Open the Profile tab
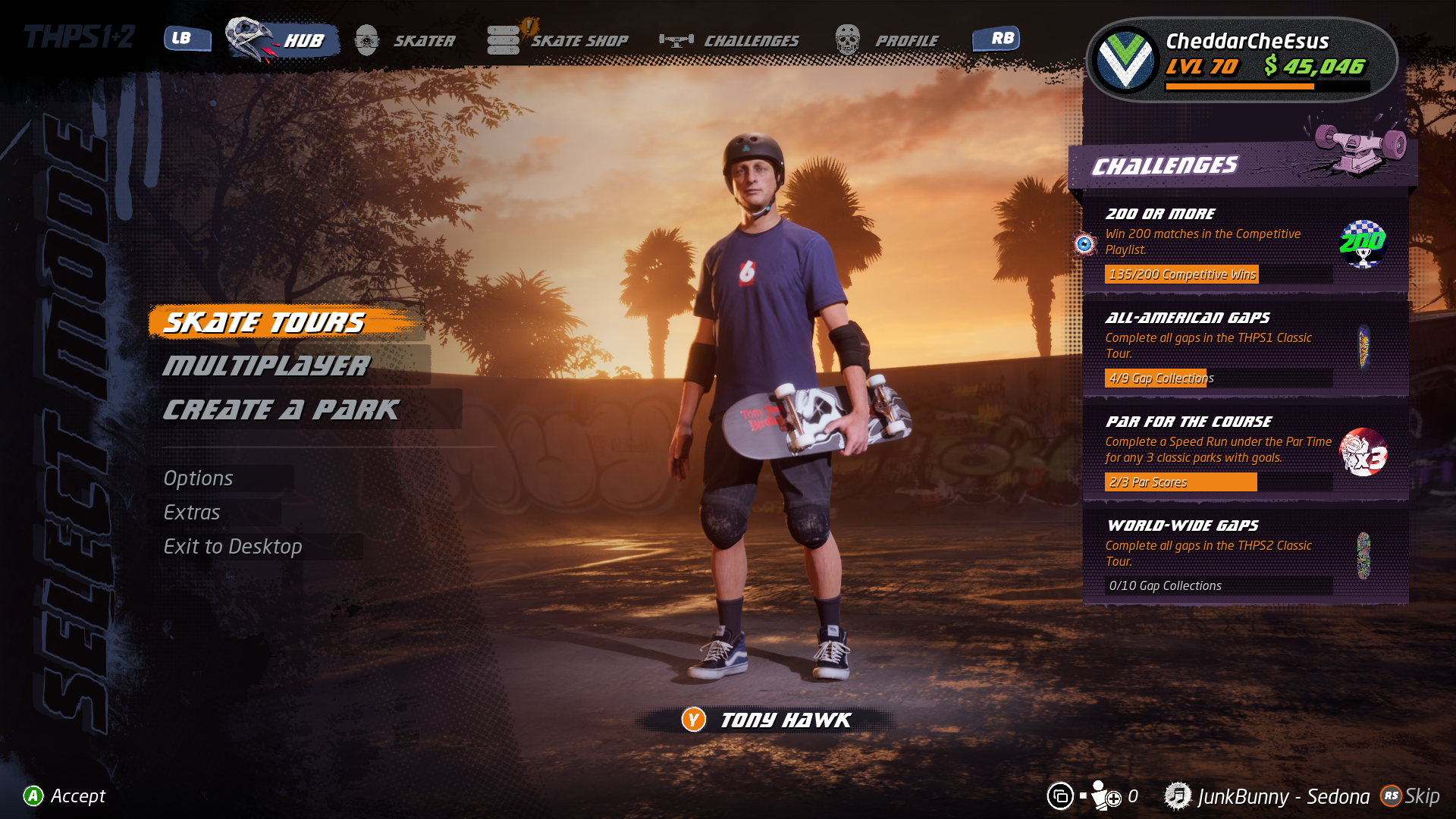The width and height of the screenshot is (1456, 819). pyautogui.click(x=906, y=41)
